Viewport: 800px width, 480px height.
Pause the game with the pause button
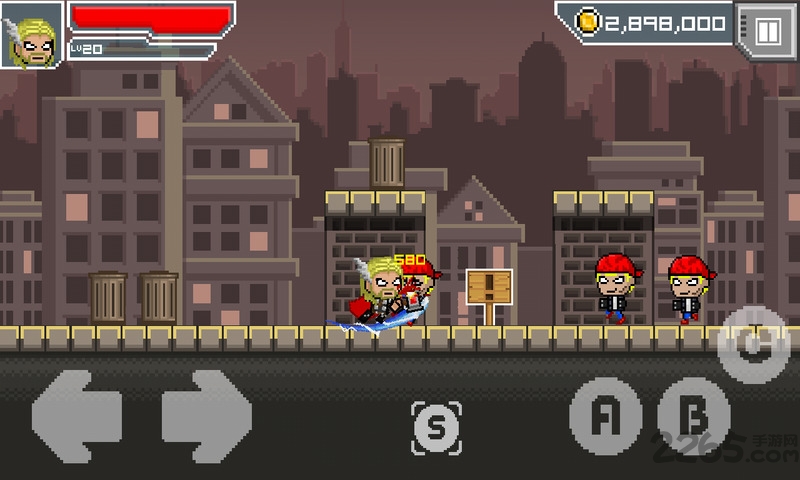[x=766, y=30]
